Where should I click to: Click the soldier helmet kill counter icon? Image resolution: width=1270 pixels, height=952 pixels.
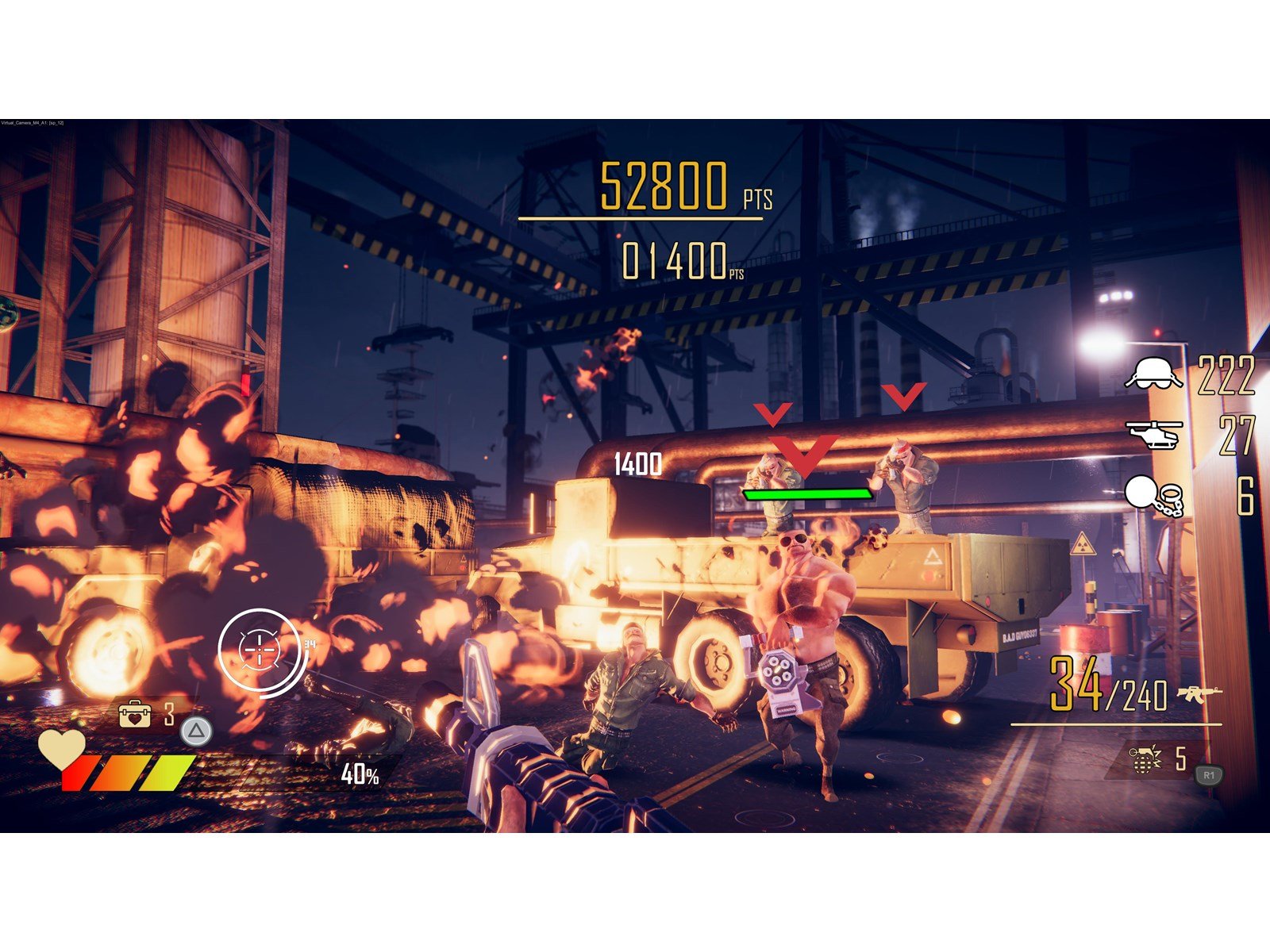tap(1154, 373)
